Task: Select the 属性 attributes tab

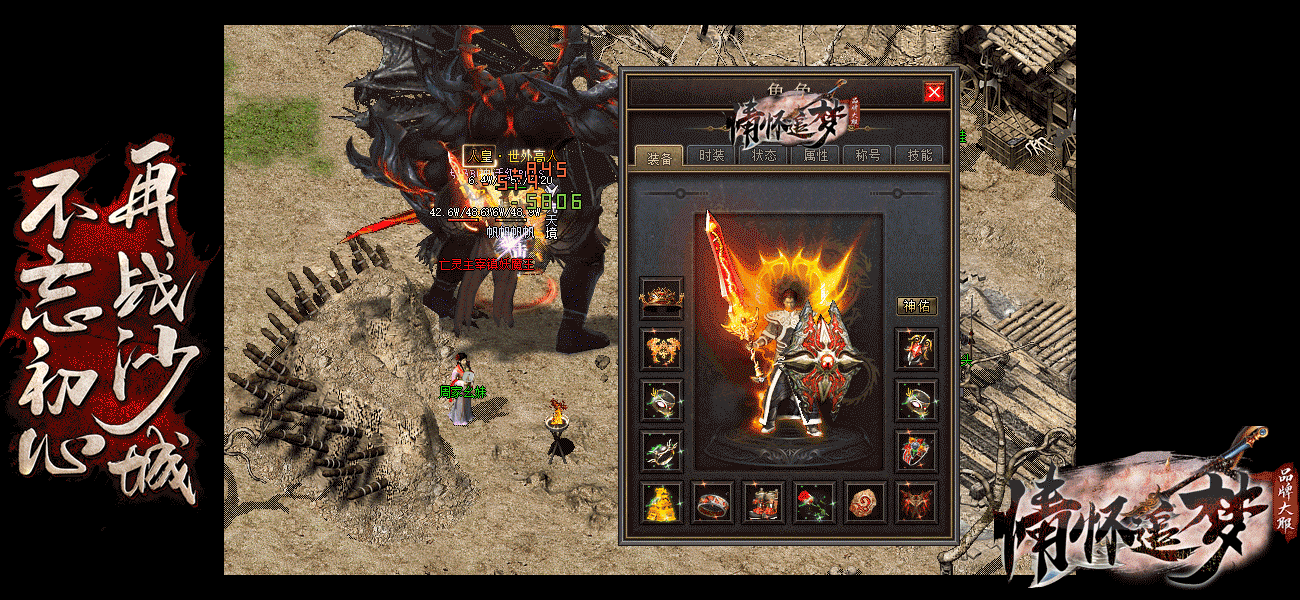Action: (816, 155)
